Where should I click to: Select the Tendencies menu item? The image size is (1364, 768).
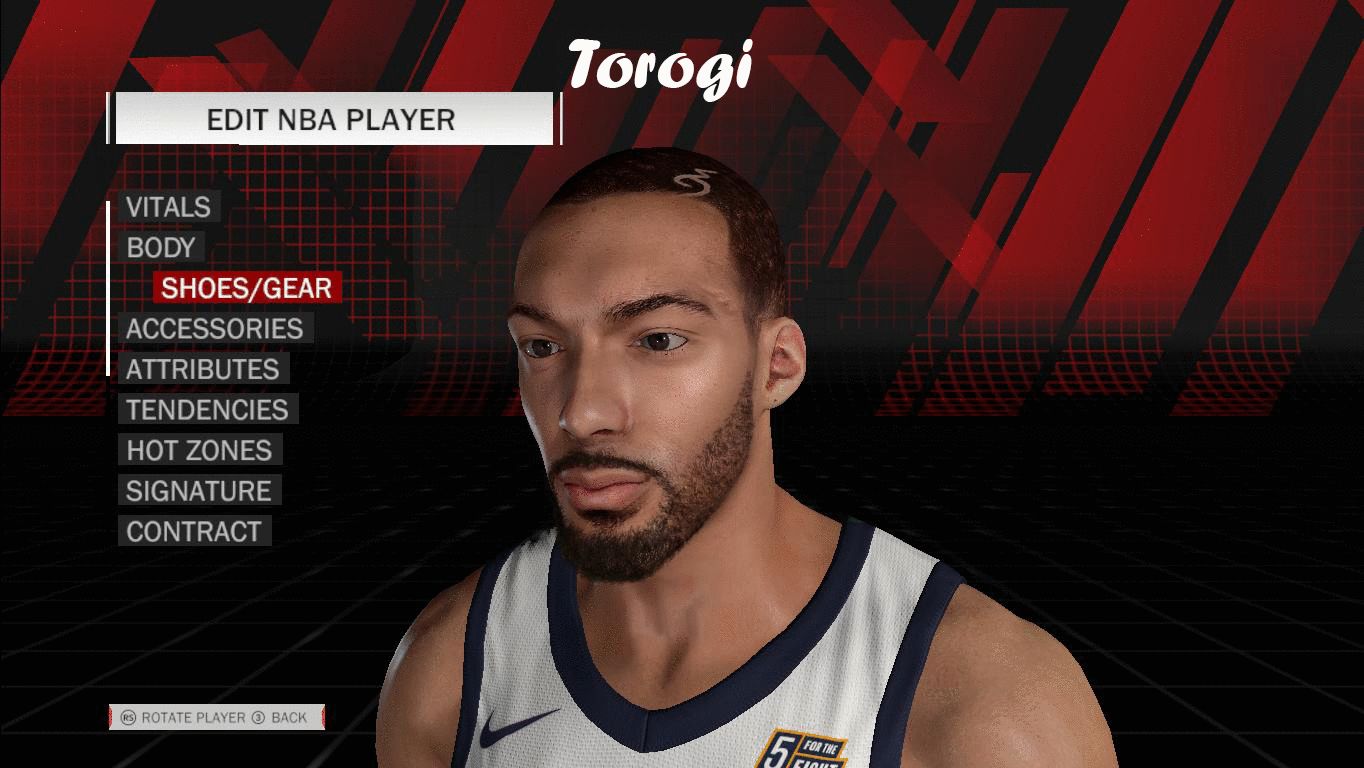(x=207, y=410)
